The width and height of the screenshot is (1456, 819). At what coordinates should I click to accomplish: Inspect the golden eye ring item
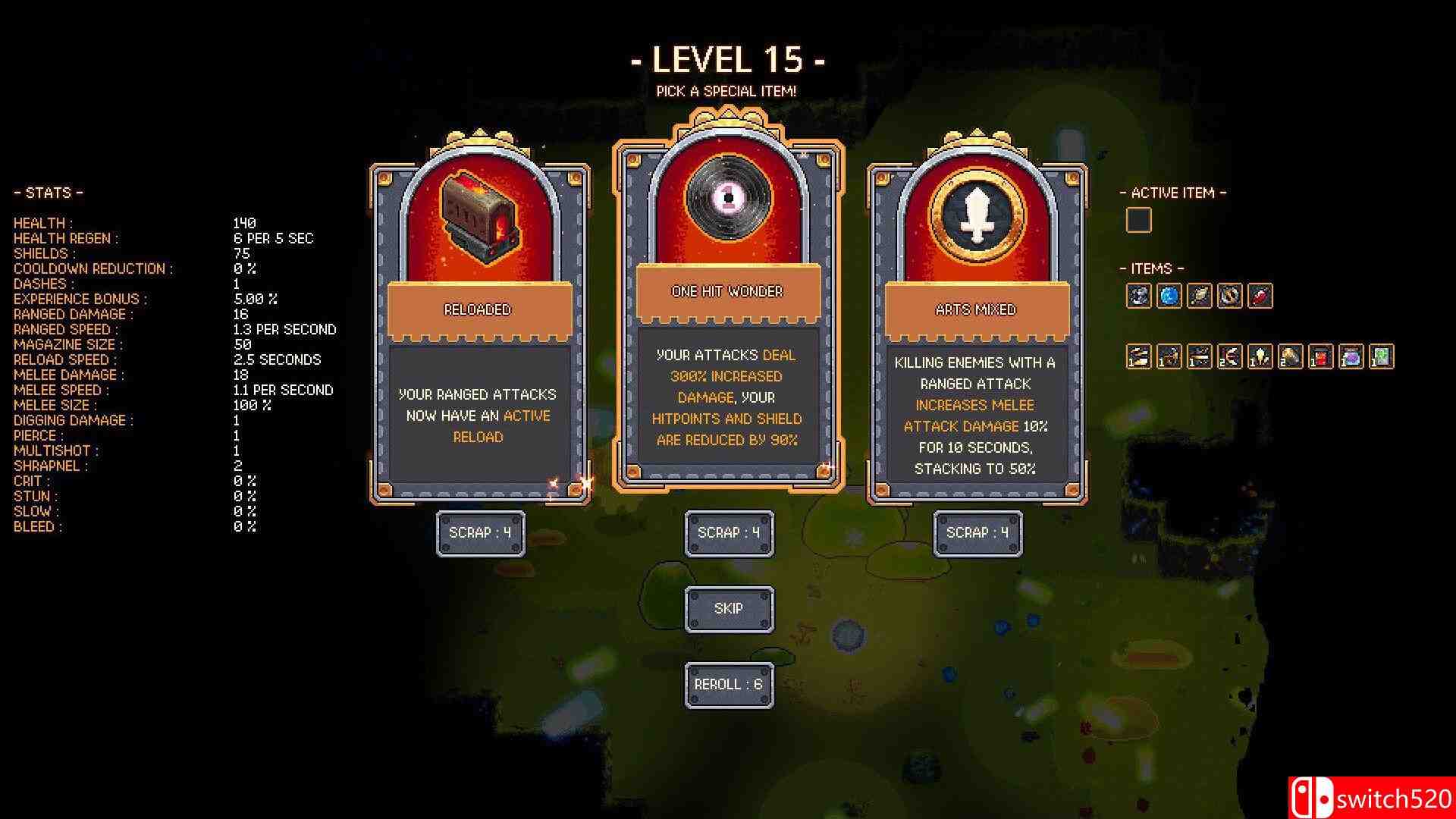(x=1230, y=296)
